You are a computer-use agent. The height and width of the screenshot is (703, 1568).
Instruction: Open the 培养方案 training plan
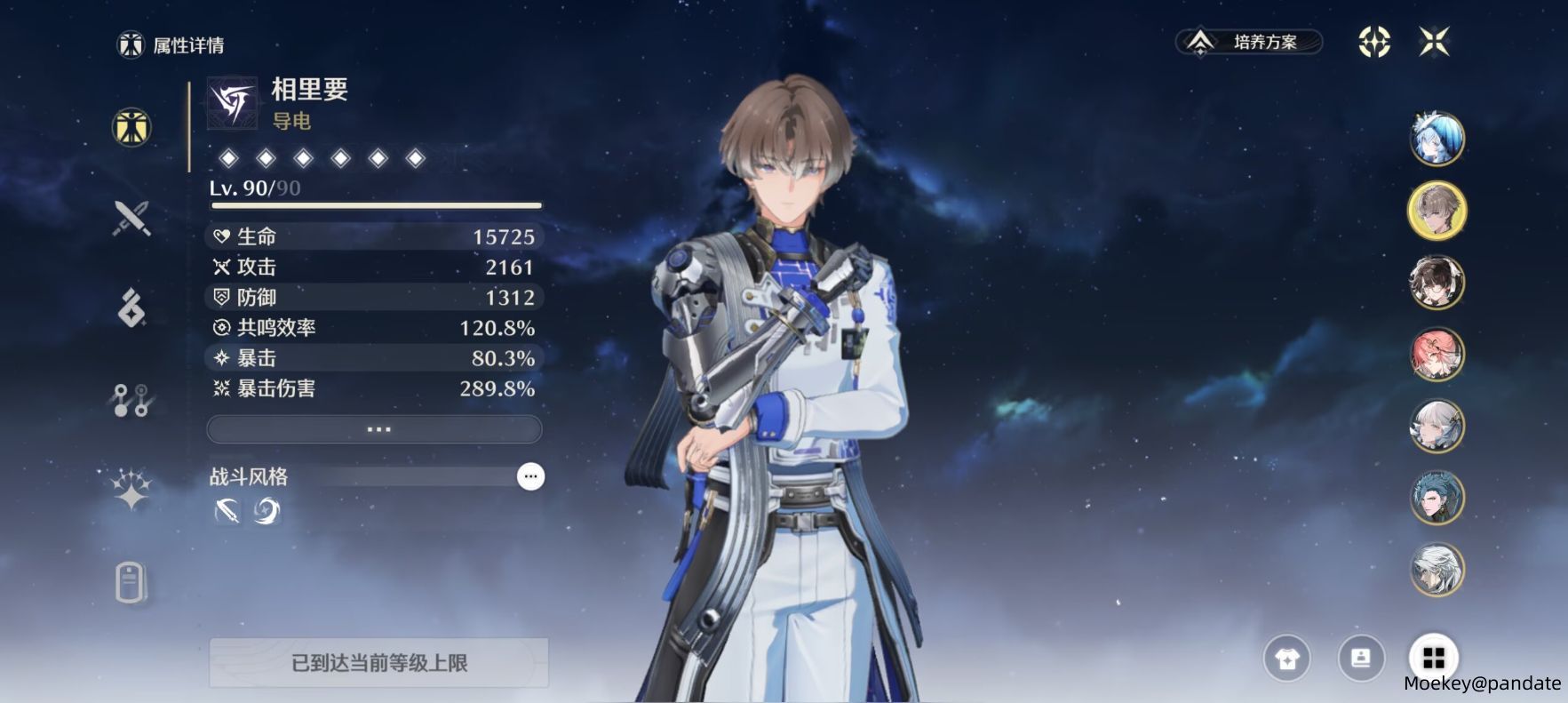tap(1249, 42)
